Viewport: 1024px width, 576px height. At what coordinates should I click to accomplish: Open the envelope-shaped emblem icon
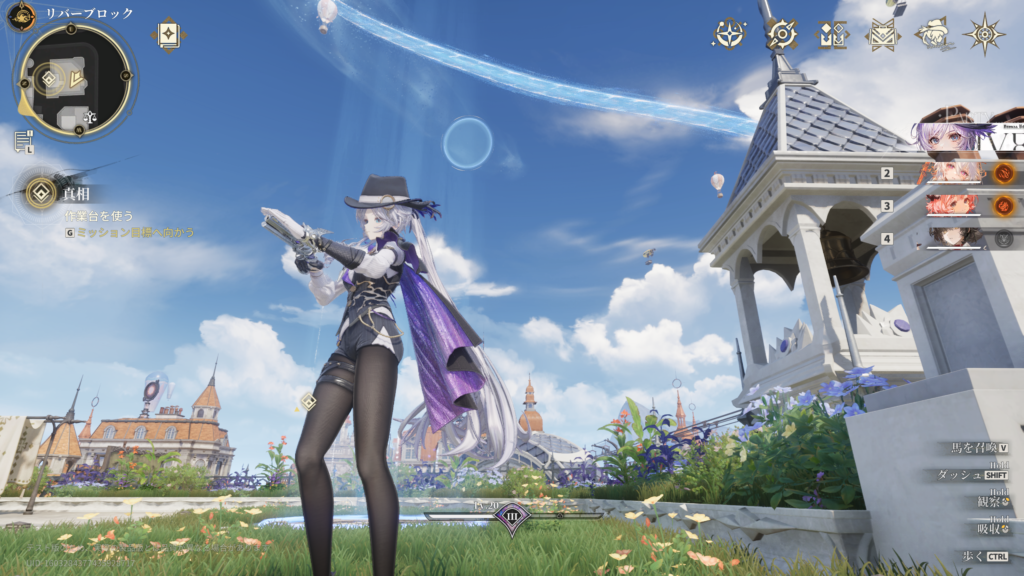(x=882, y=35)
